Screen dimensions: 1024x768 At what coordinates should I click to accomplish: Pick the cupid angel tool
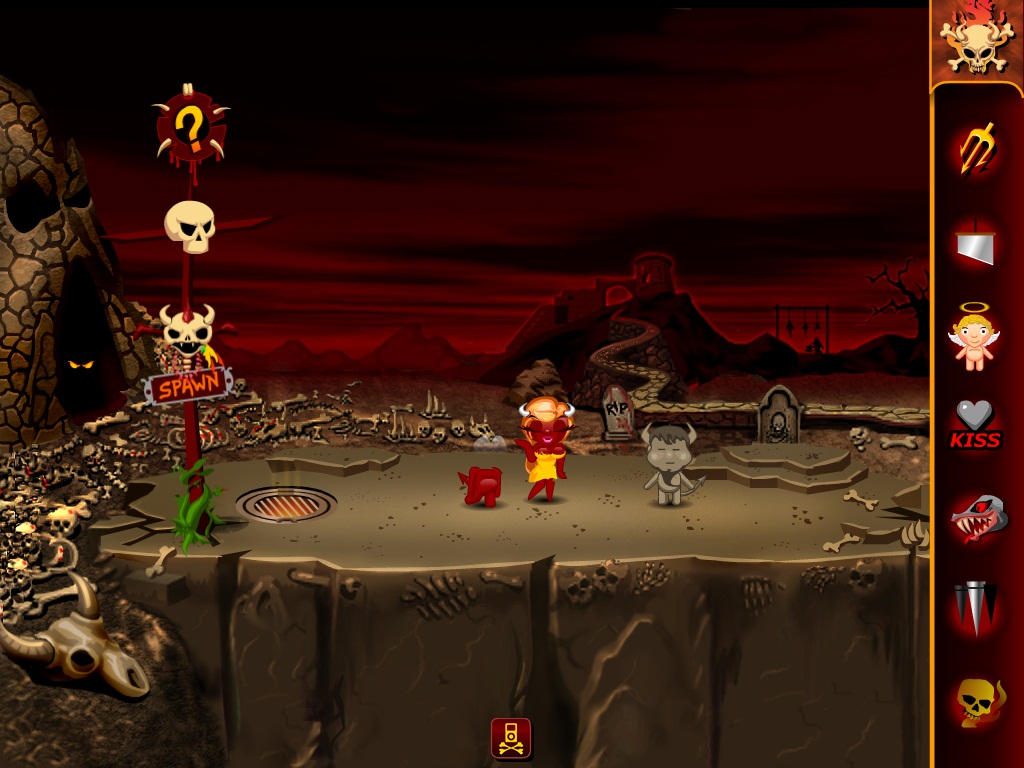[974, 337]
